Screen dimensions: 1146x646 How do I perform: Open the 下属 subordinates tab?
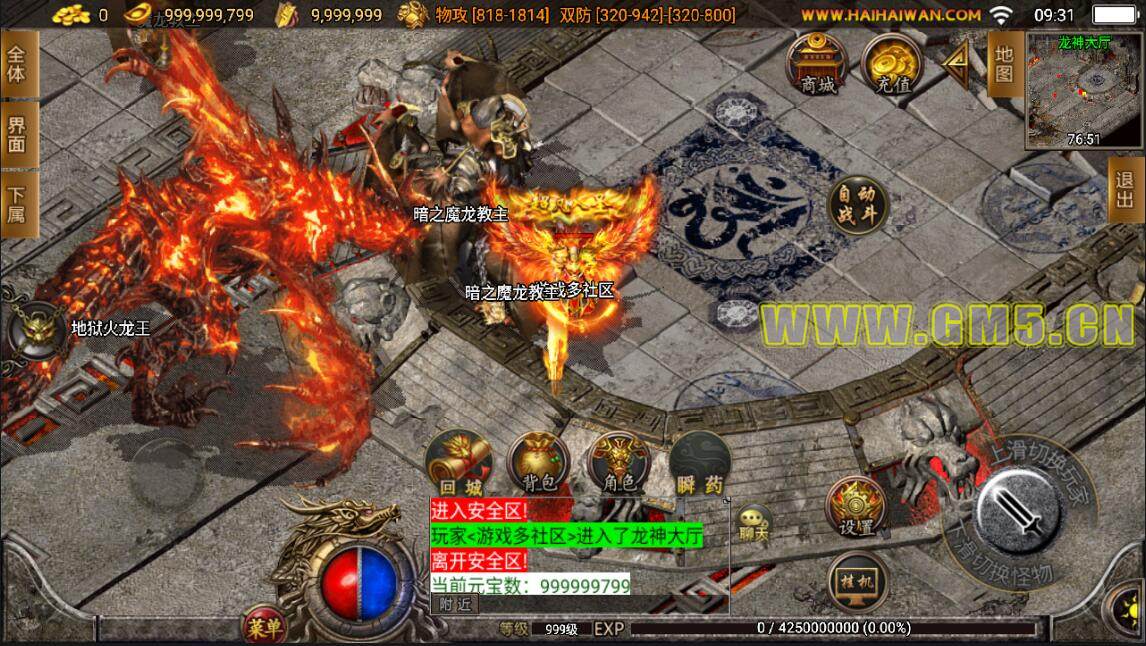17,204
